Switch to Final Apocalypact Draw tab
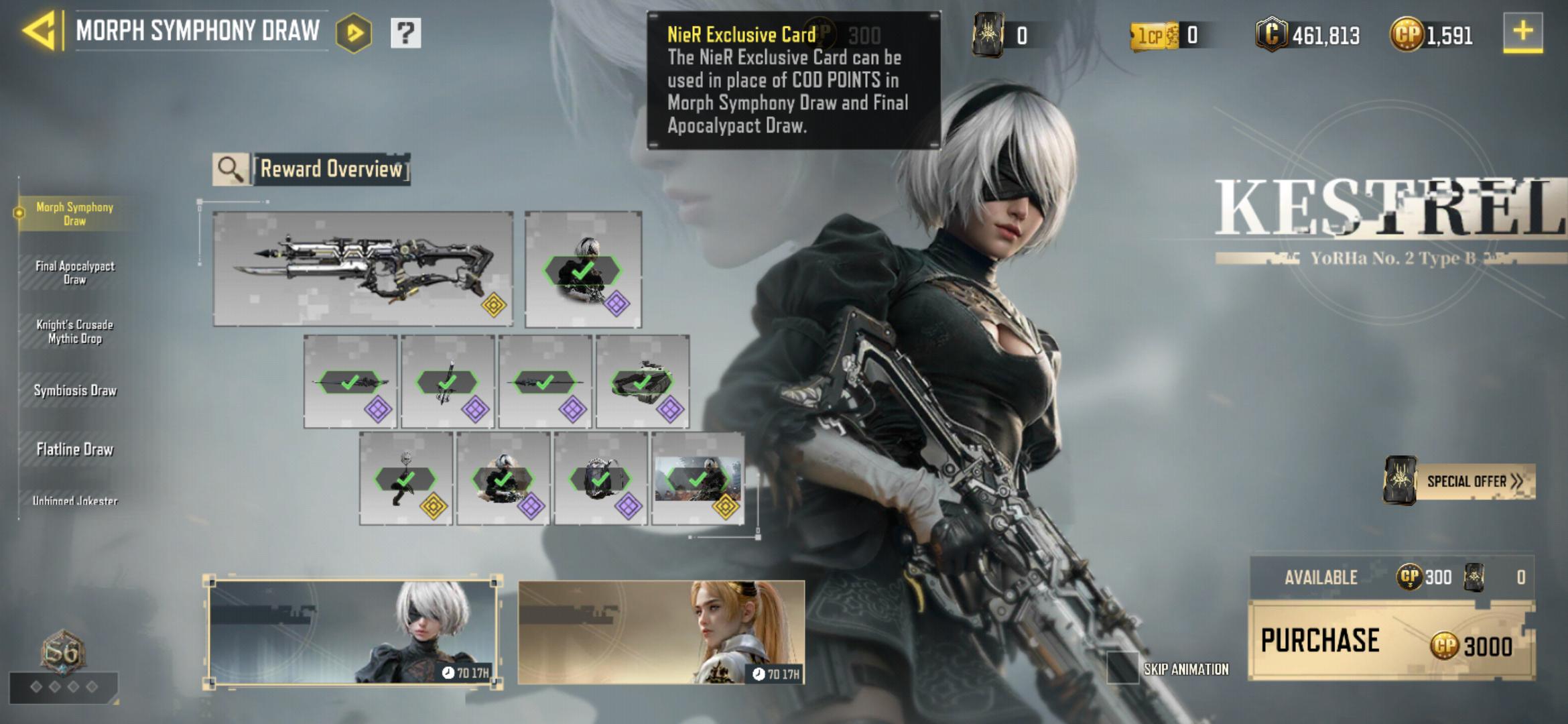The height and width of the screenshot is (724, 1568). [x=75, y=273]
